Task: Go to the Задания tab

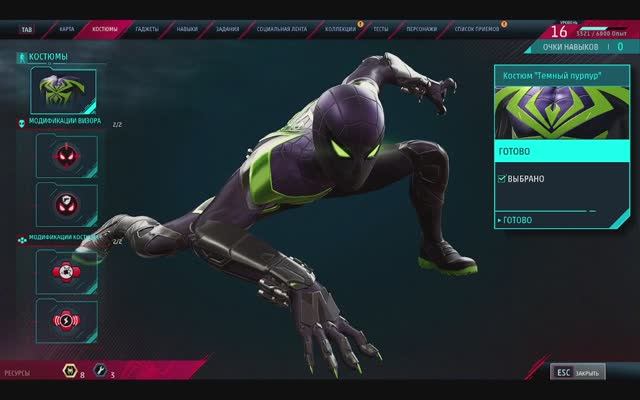Action: pos(229,29)
